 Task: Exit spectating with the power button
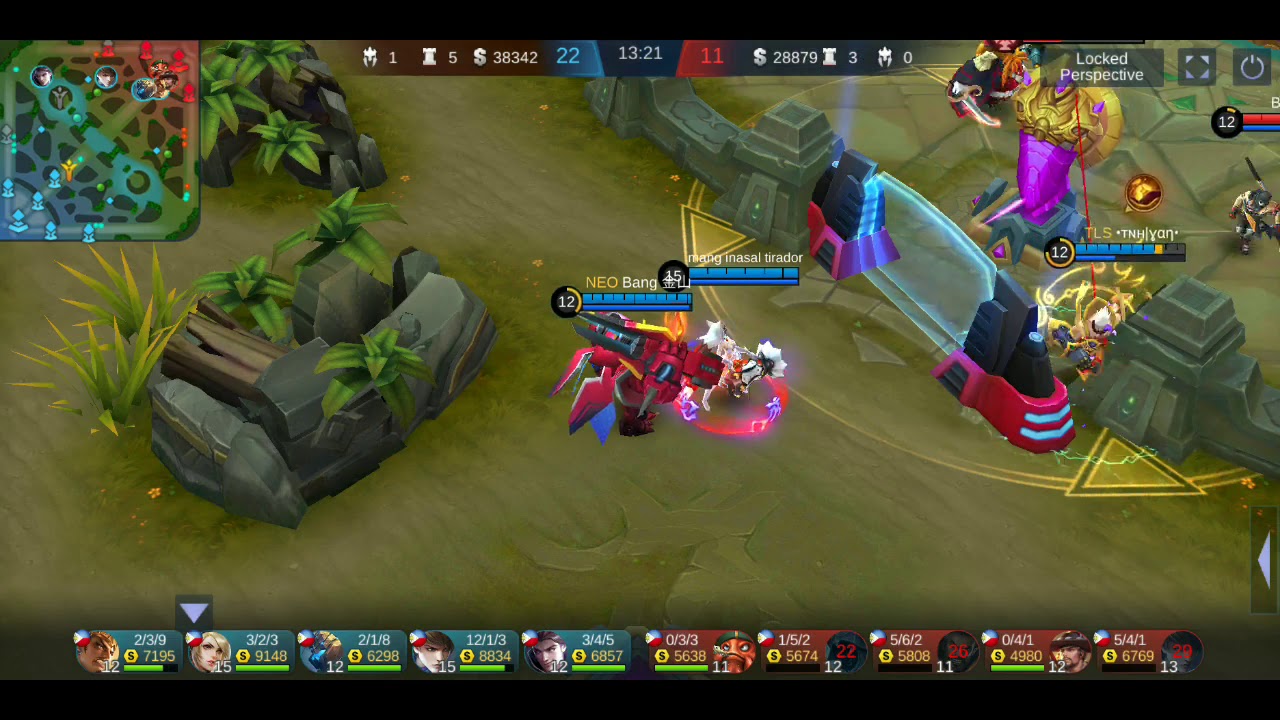1252,67
